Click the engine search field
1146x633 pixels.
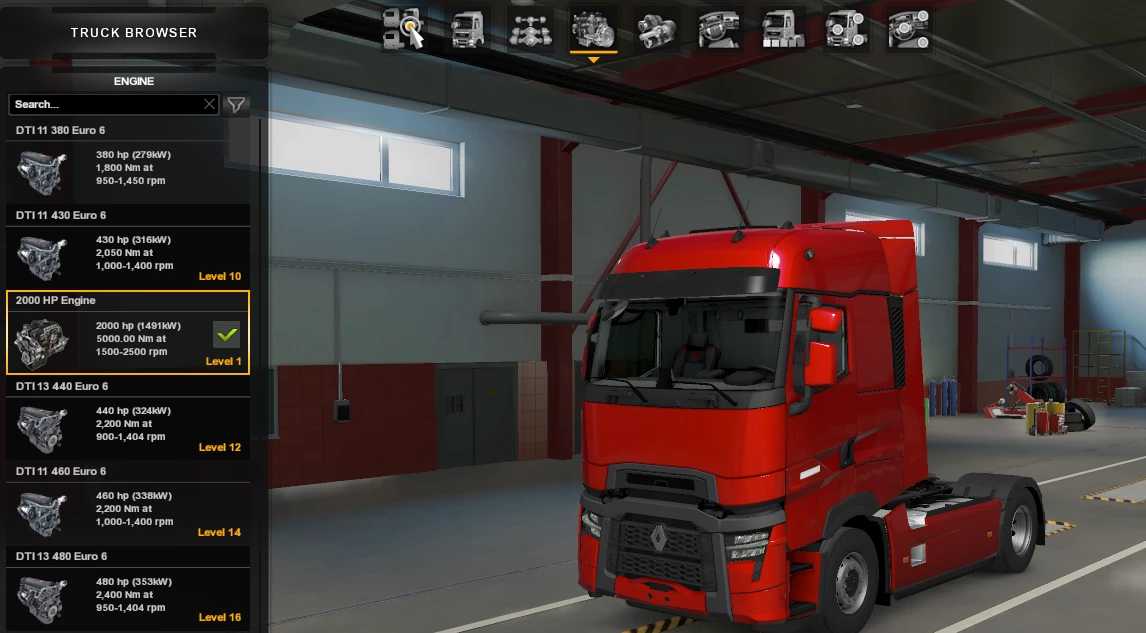105,104
